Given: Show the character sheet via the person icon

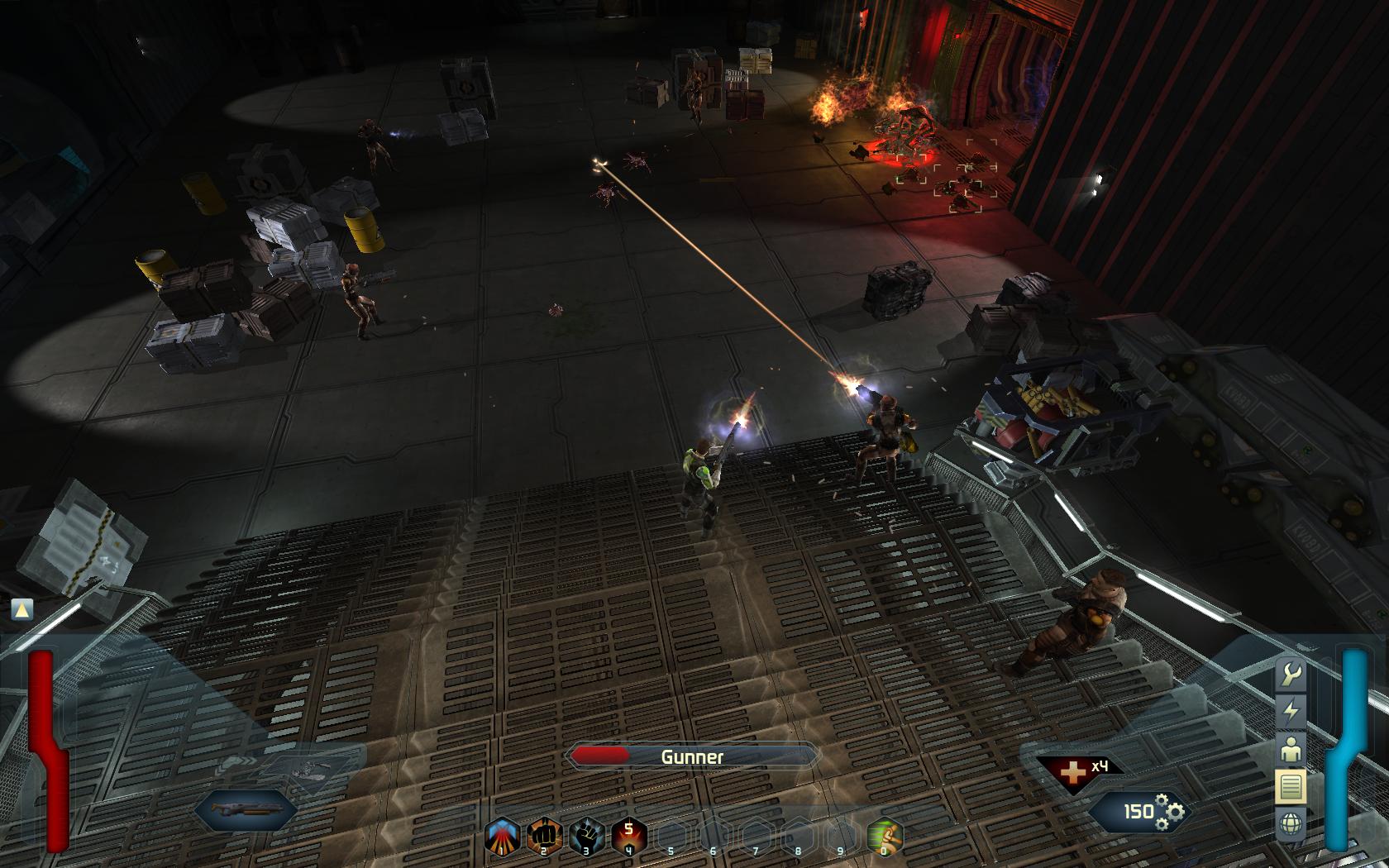Looking at the screenshot, I should (1291, 749).
